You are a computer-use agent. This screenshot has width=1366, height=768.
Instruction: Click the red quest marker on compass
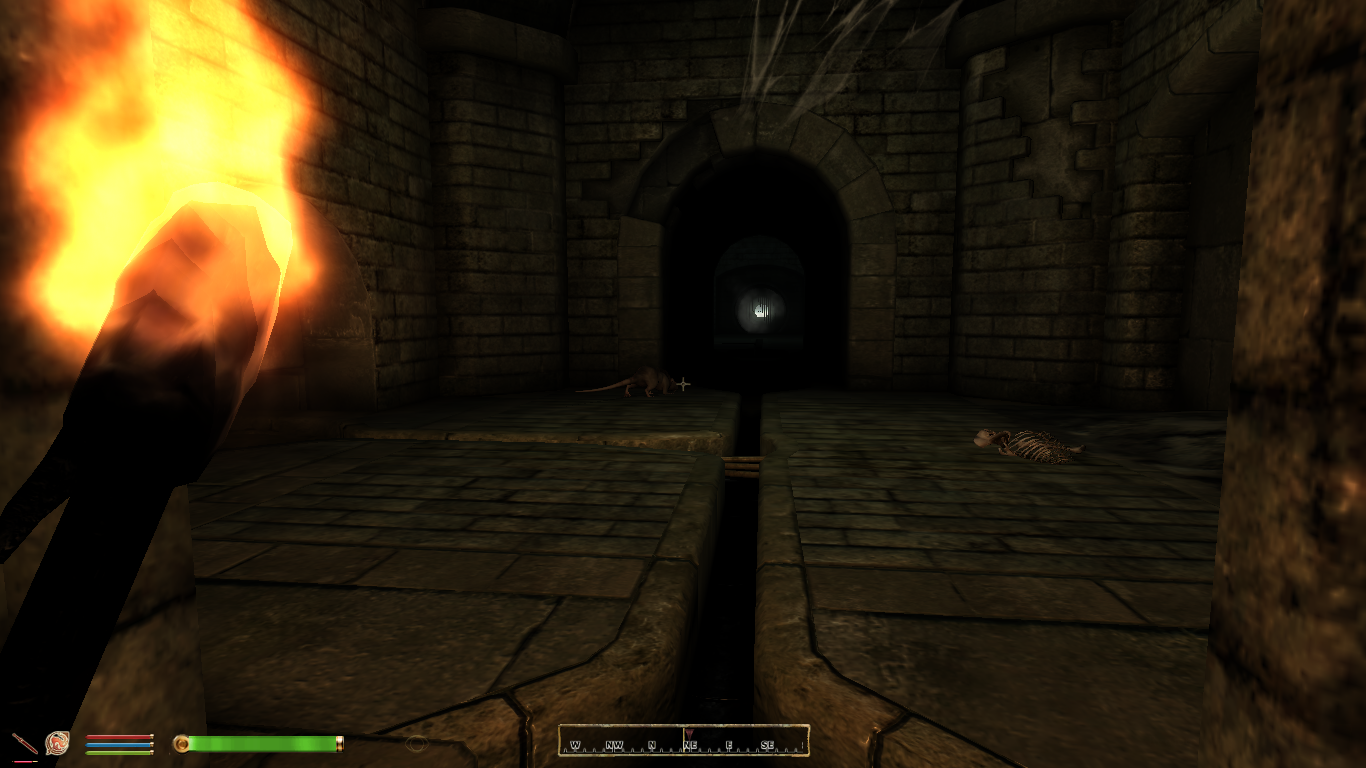click(689, 733)
